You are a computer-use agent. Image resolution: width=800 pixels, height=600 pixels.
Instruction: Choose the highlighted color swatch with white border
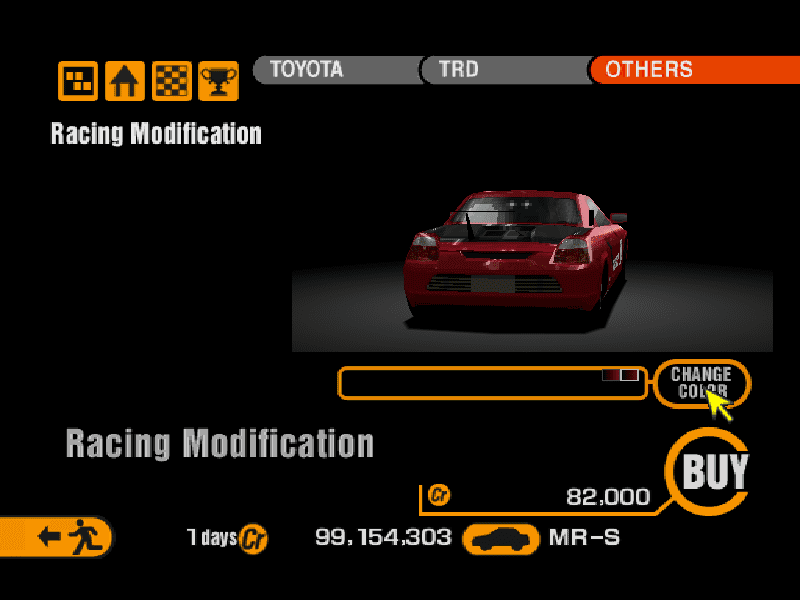pos(629,375)
